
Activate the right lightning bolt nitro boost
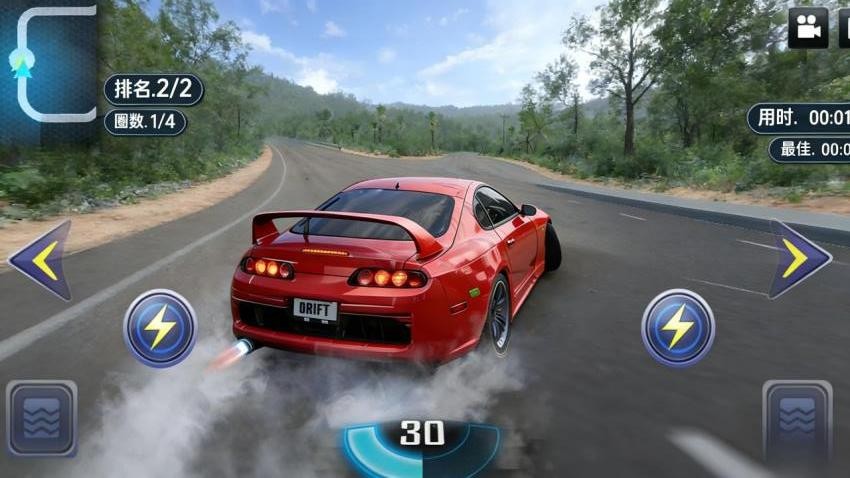pos(678,328)
